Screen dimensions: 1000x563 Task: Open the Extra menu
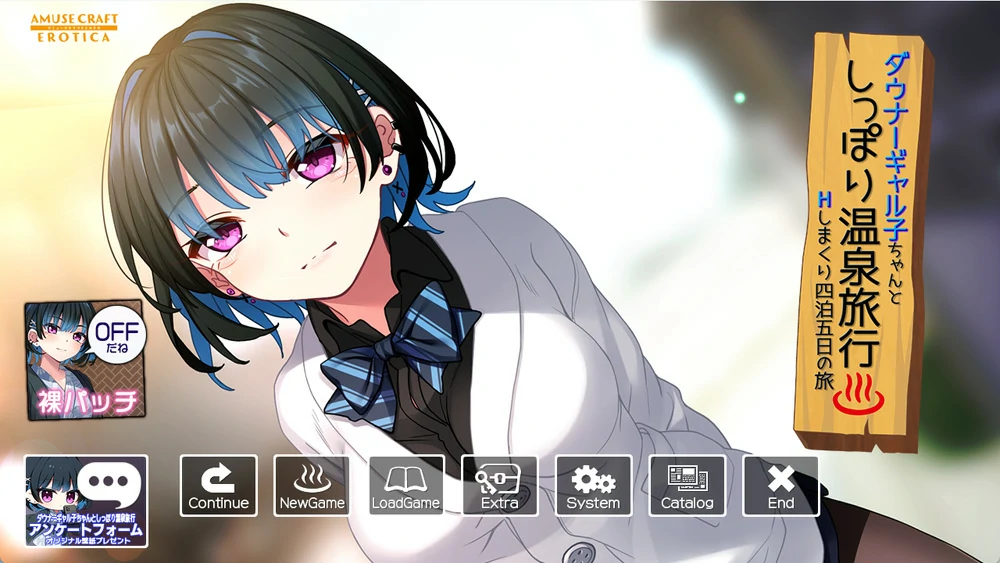click(499, 486)
